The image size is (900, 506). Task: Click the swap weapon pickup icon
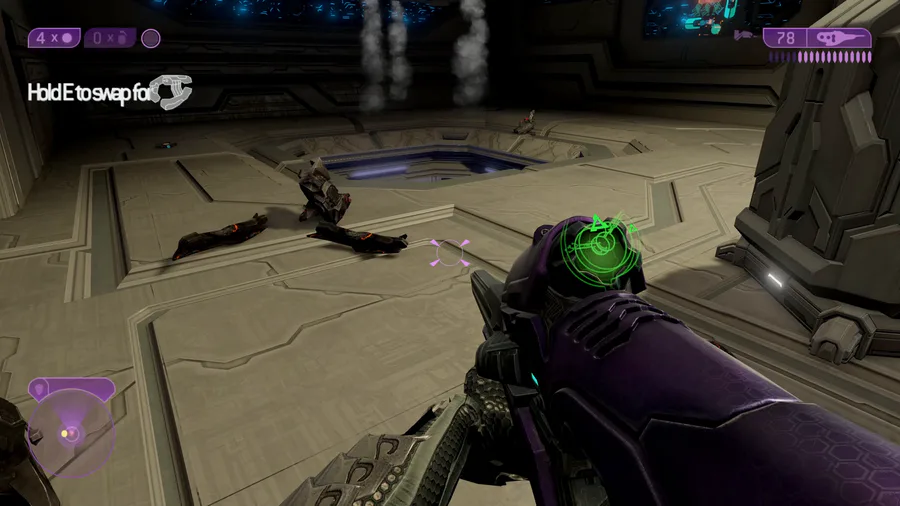point(170,92)
